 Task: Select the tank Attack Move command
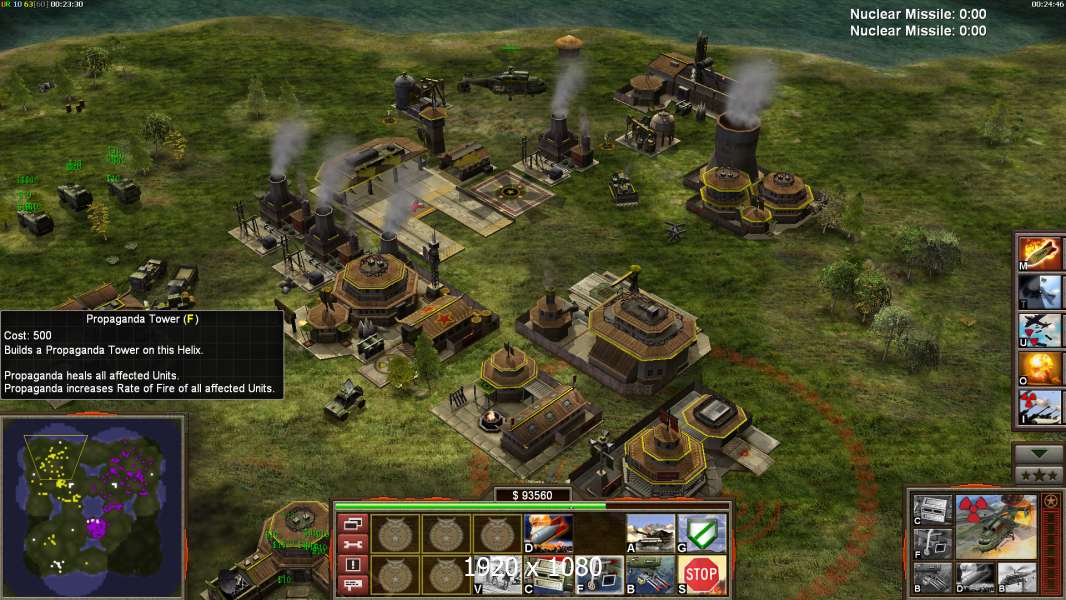click(650, 533)
